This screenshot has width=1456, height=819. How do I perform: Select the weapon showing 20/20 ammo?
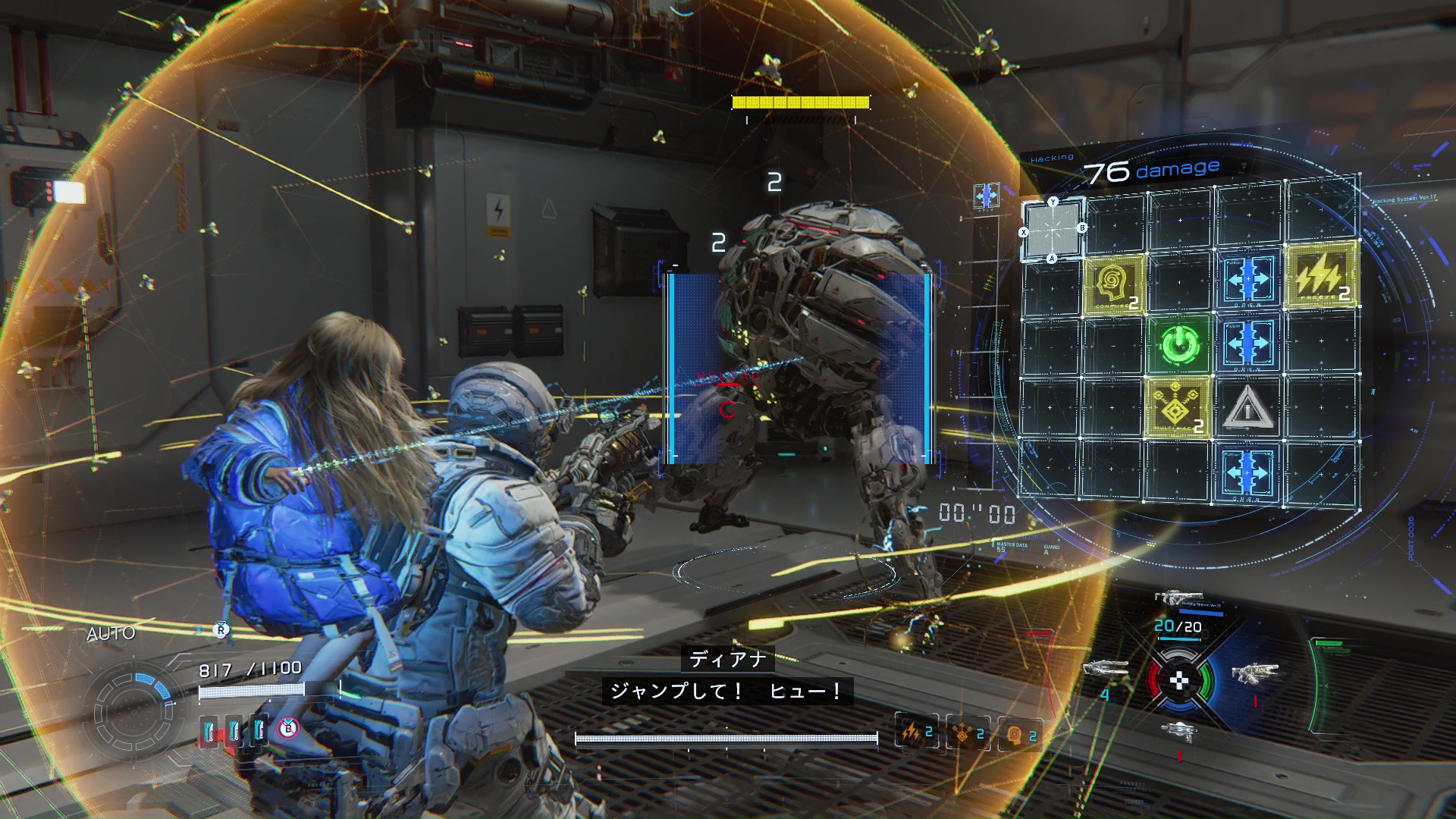(1178, 599)
